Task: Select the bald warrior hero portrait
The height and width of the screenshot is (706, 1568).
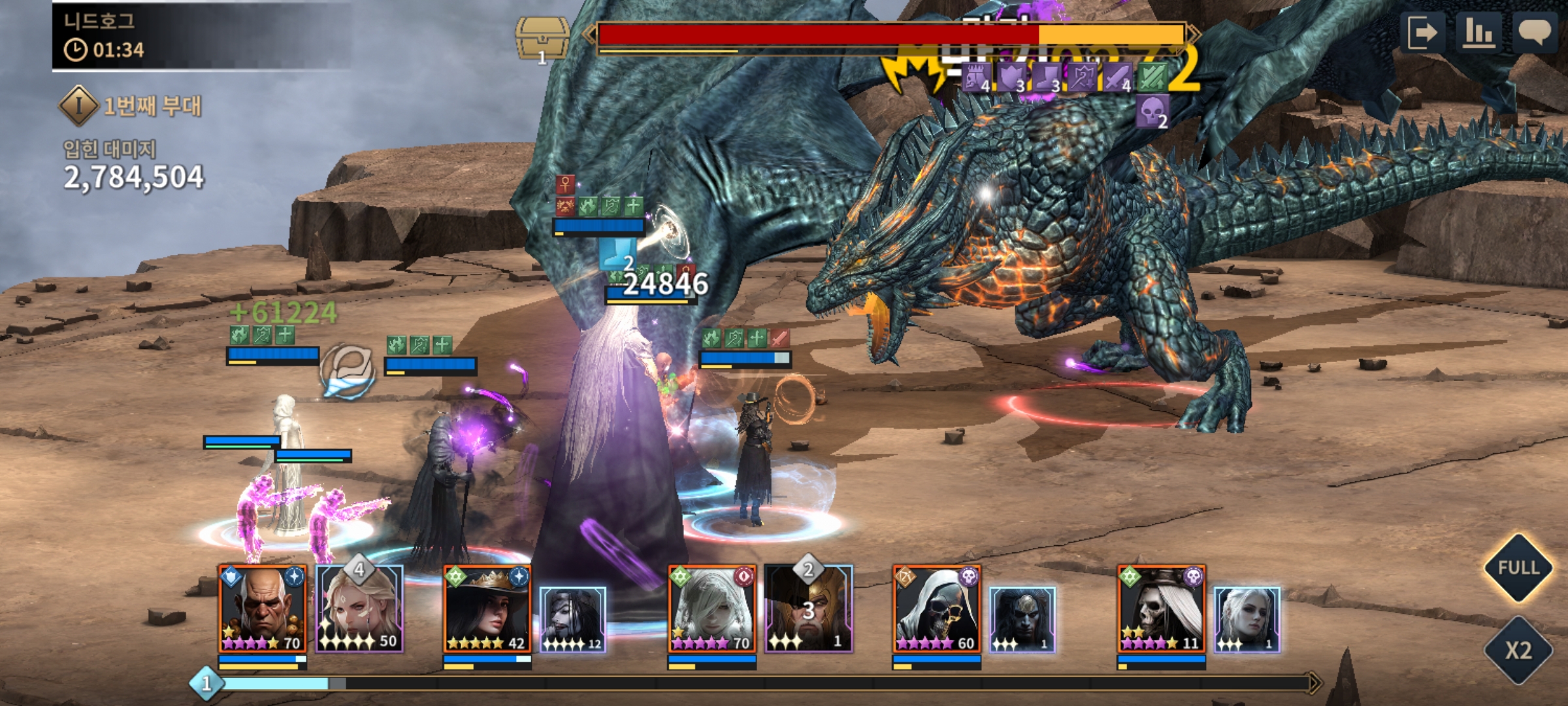Action: pos(262,609)
